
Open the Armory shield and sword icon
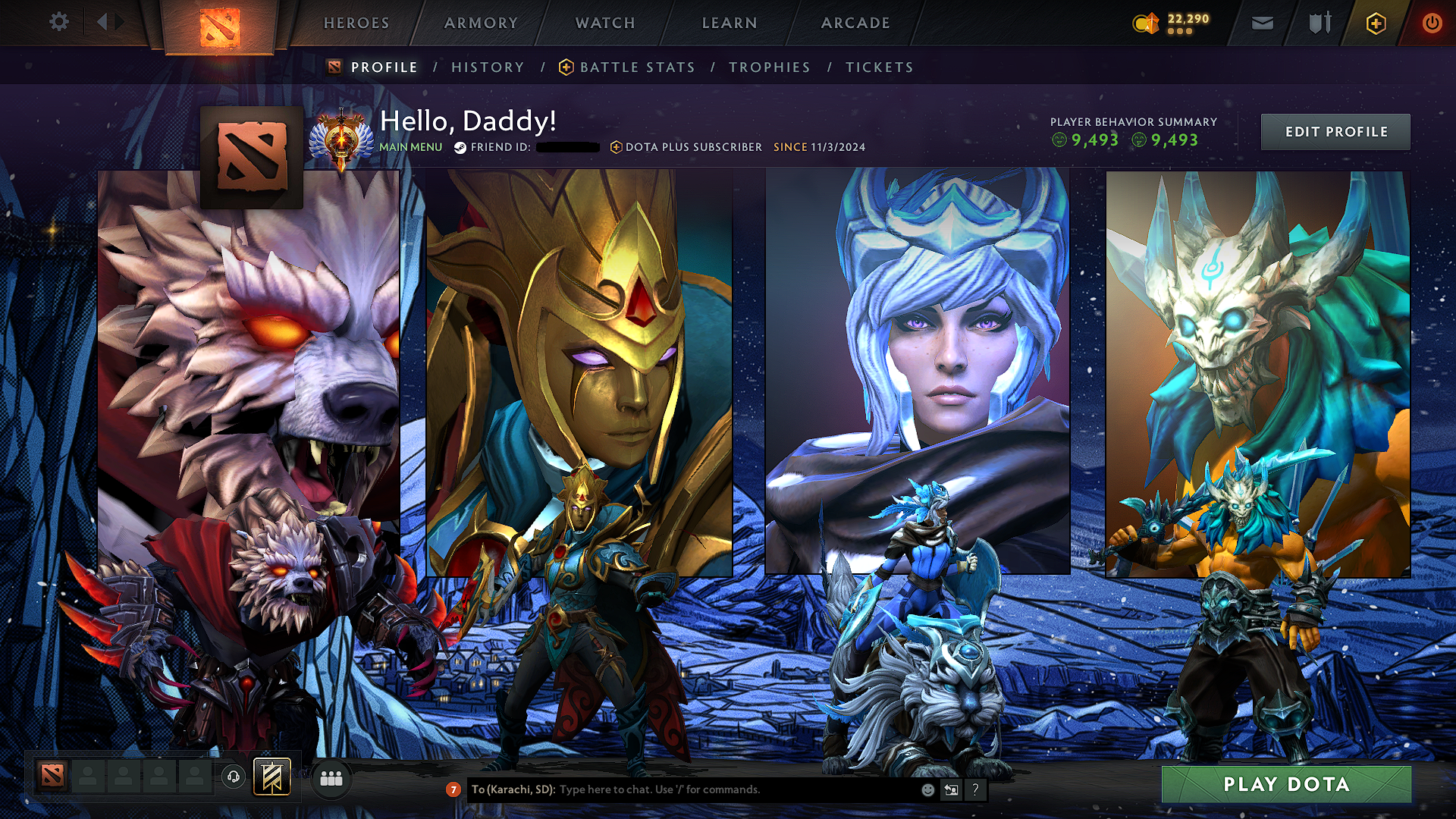point(1319,23)
